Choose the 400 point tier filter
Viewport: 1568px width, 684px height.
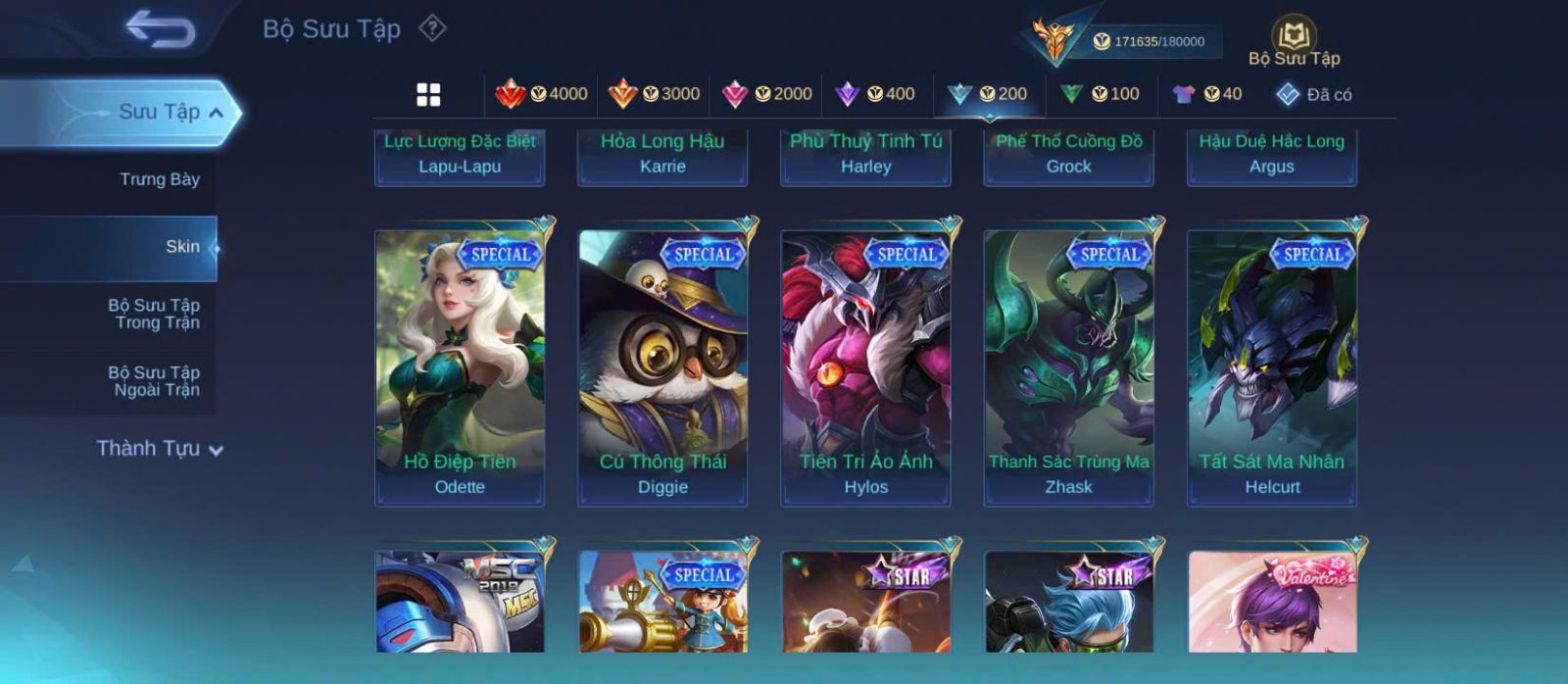tap(875, 94)
